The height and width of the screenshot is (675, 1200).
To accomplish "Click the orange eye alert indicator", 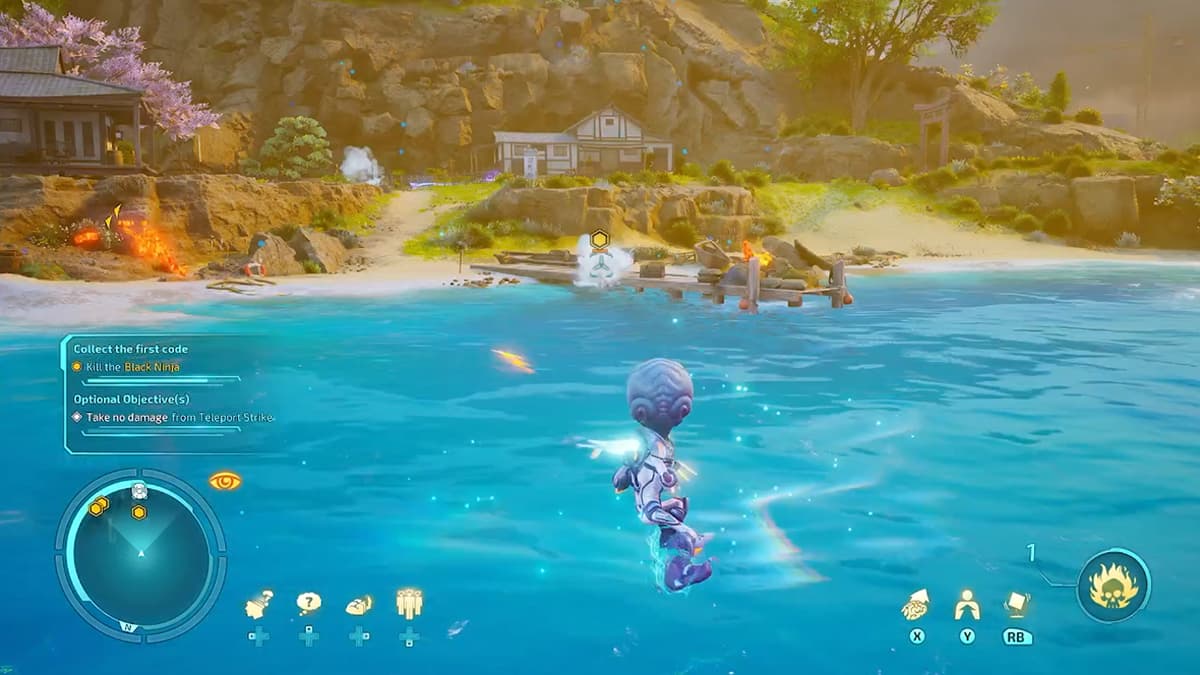I will pyautogui.click(x=225, y=481).
